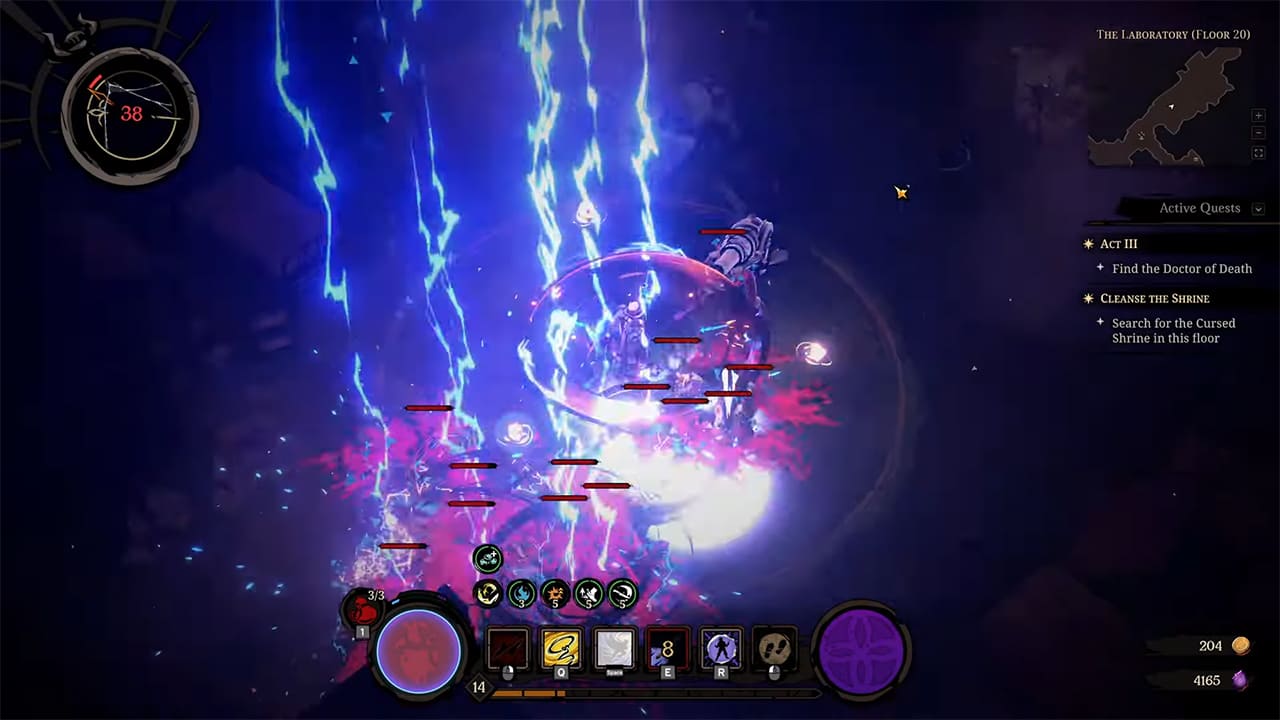Use the footprints movement skill

[x=774, y=648]
